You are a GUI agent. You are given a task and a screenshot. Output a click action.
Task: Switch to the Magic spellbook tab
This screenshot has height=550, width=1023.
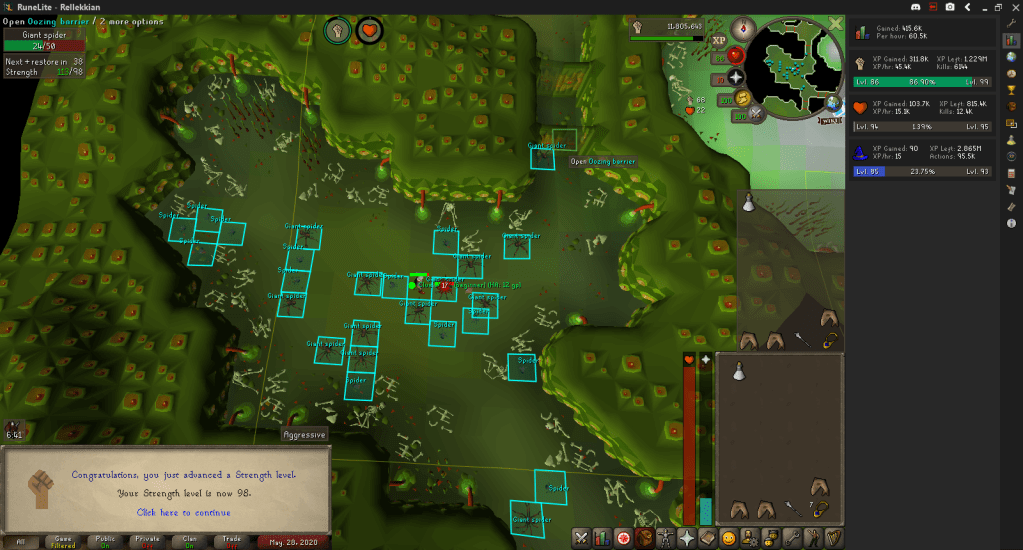coord(707,538)
